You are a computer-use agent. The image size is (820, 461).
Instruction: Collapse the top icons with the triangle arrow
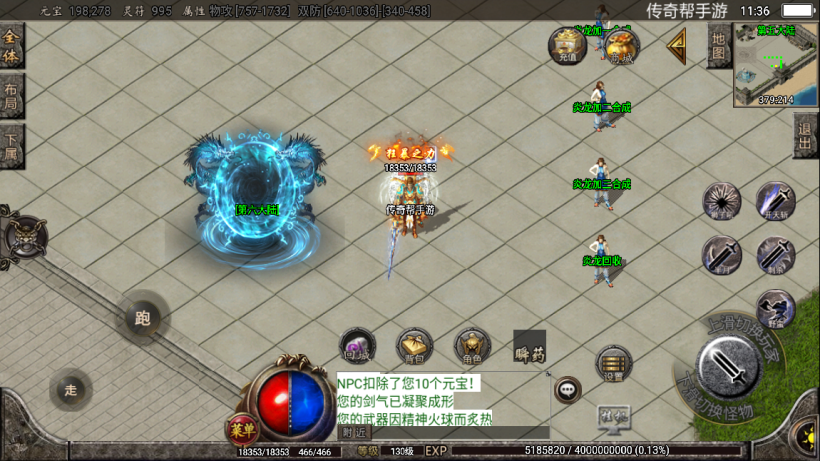[x=677, y=44]
